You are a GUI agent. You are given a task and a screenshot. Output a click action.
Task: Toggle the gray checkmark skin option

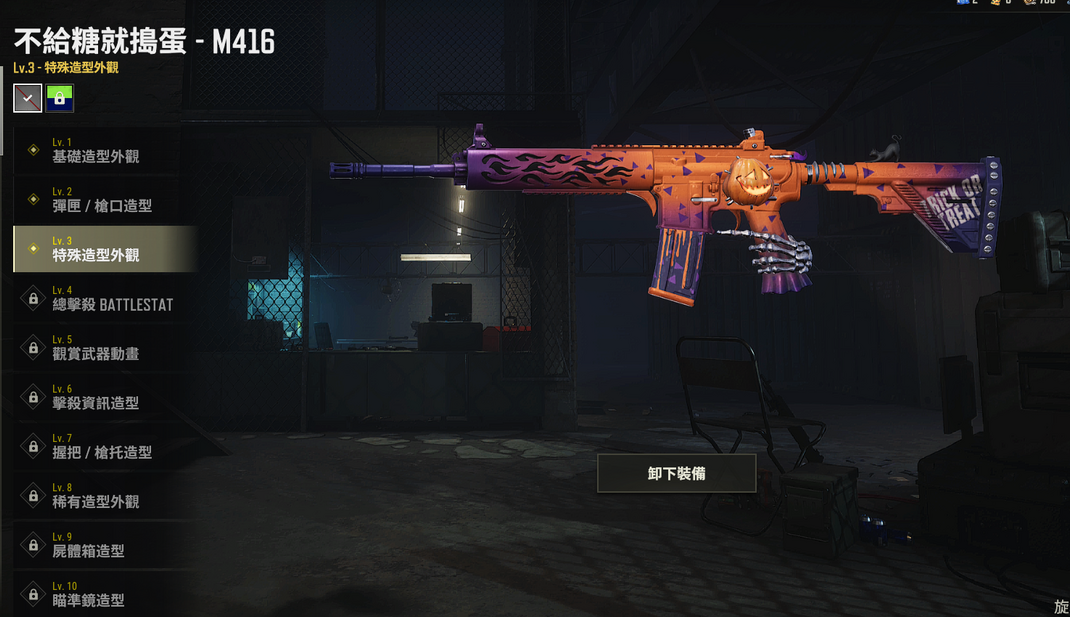click(x=28, y=98)
